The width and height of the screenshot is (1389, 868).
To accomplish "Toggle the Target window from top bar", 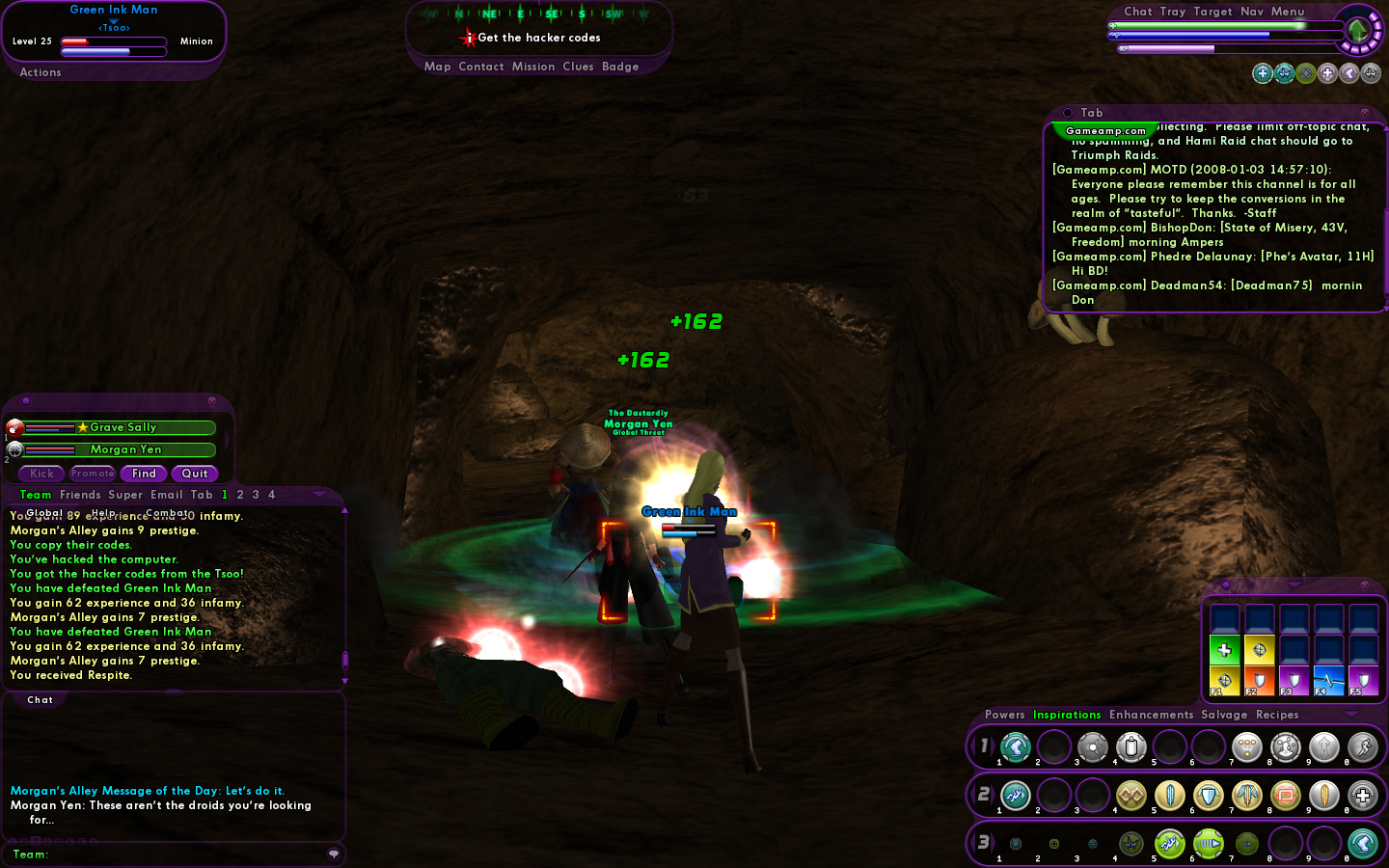I will click(1212, 12).
